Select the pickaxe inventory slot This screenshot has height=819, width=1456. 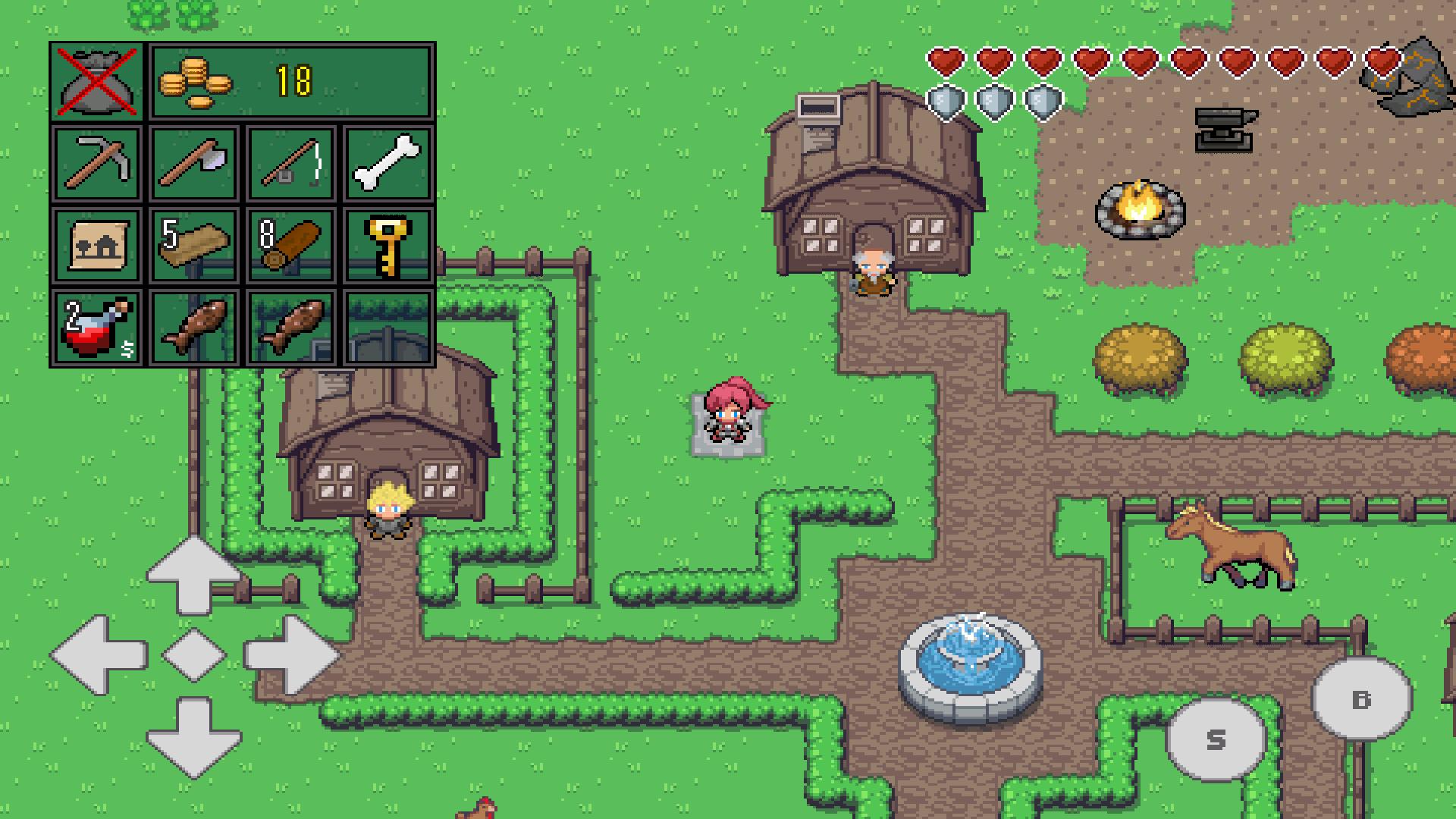coord(96,163)
